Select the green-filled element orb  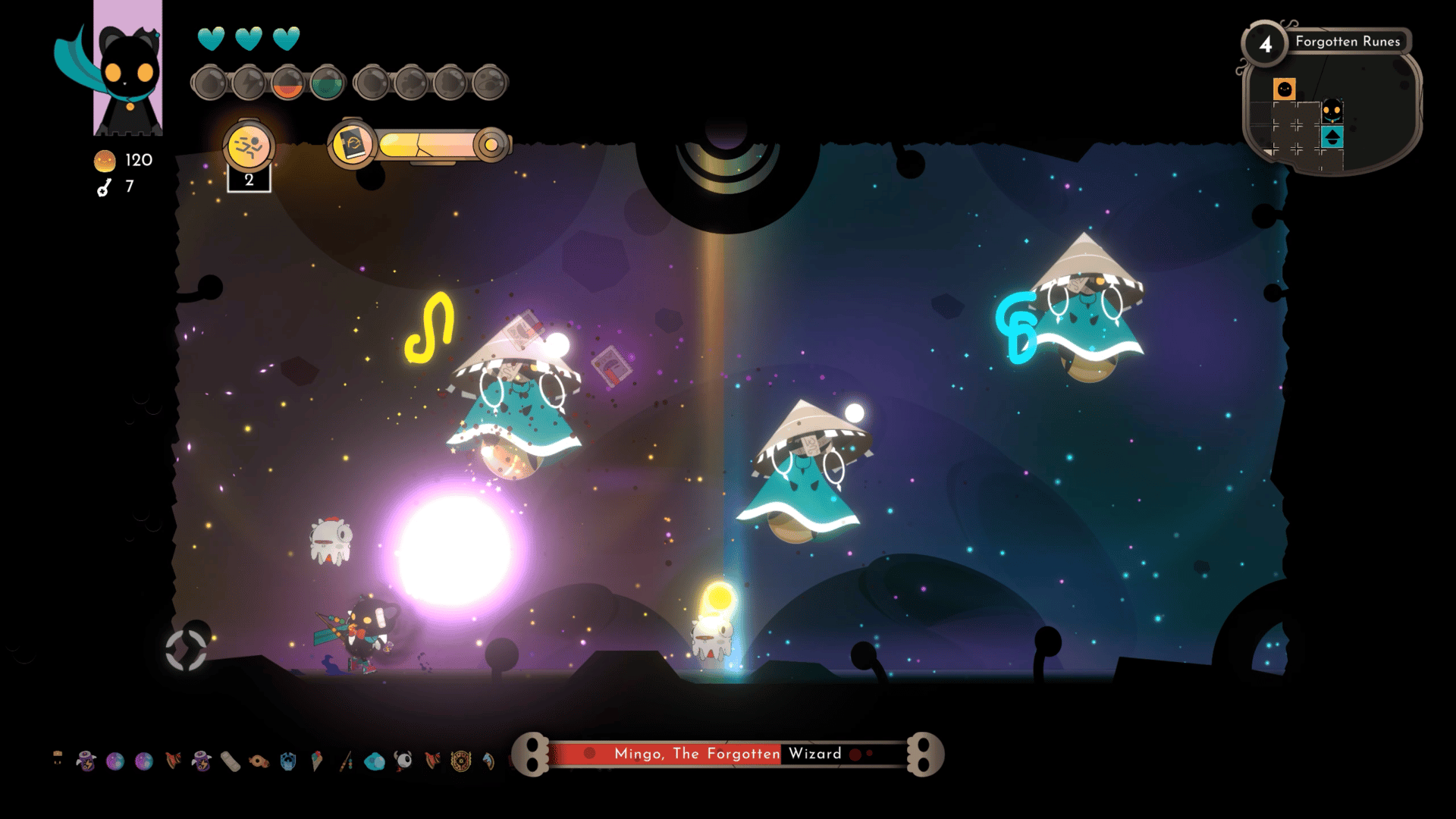click(x=327, y=83)
